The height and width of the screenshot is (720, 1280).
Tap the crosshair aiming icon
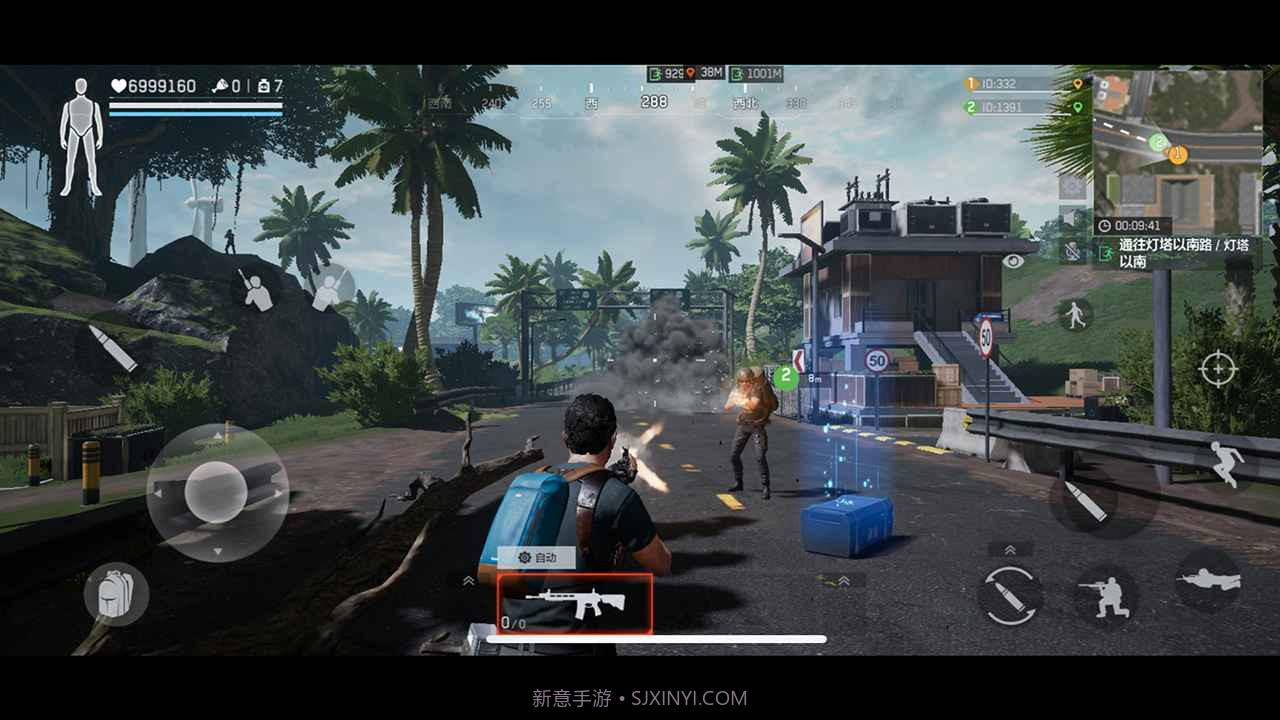pos(1219,369)
